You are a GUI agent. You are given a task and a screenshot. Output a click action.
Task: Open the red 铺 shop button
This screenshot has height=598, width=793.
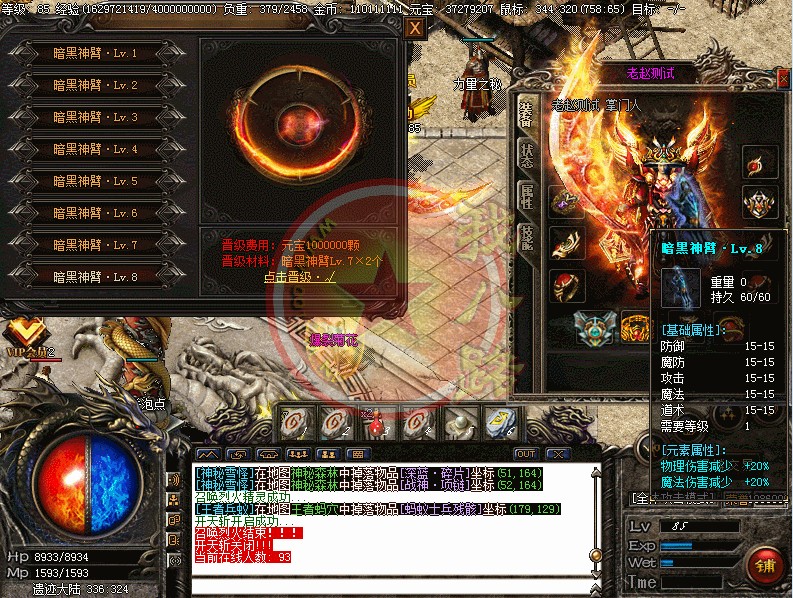(765, 566)
